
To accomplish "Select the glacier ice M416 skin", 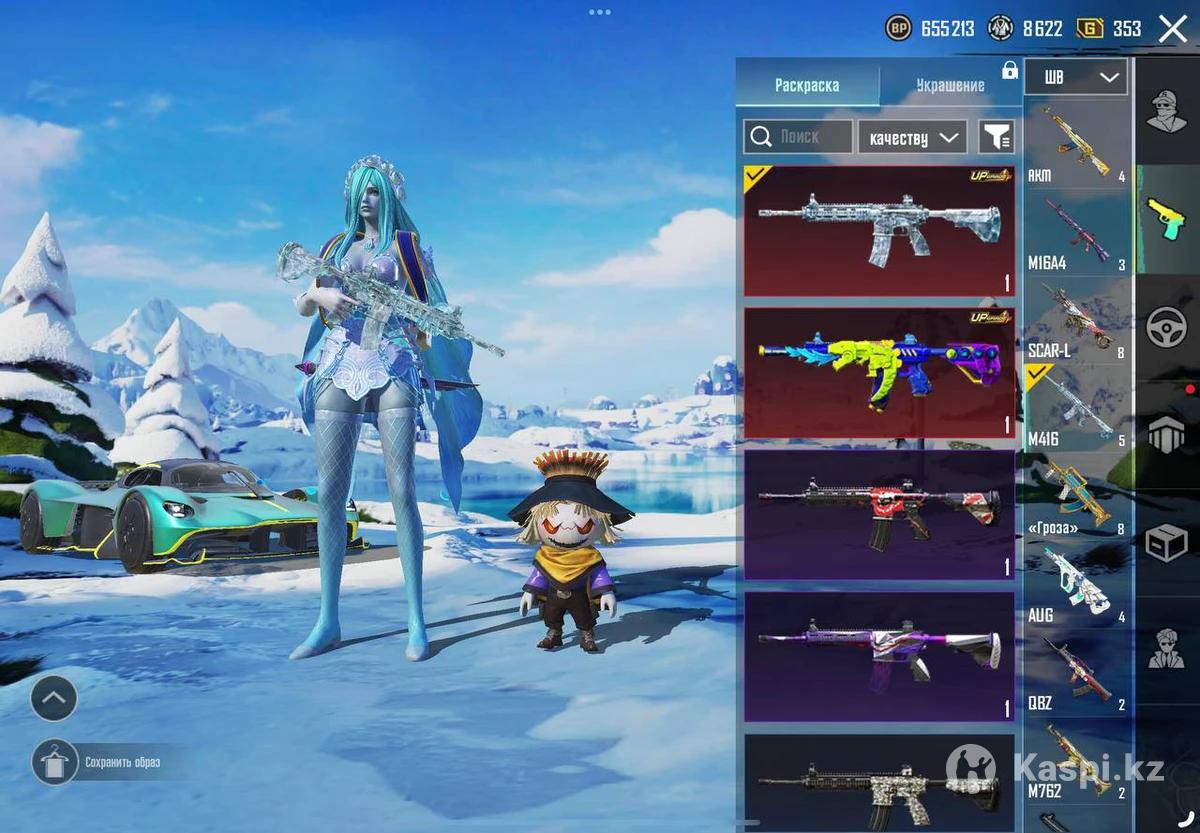I will click(879, 231).
